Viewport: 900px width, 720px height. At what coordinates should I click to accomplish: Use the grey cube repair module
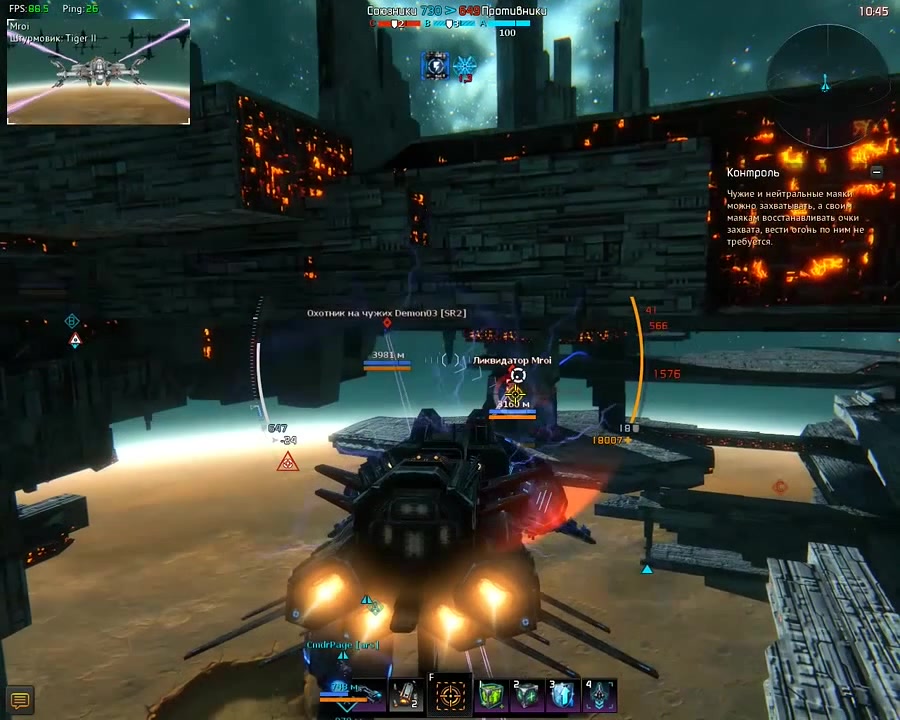pyautogui.click(x=527, y=695)
